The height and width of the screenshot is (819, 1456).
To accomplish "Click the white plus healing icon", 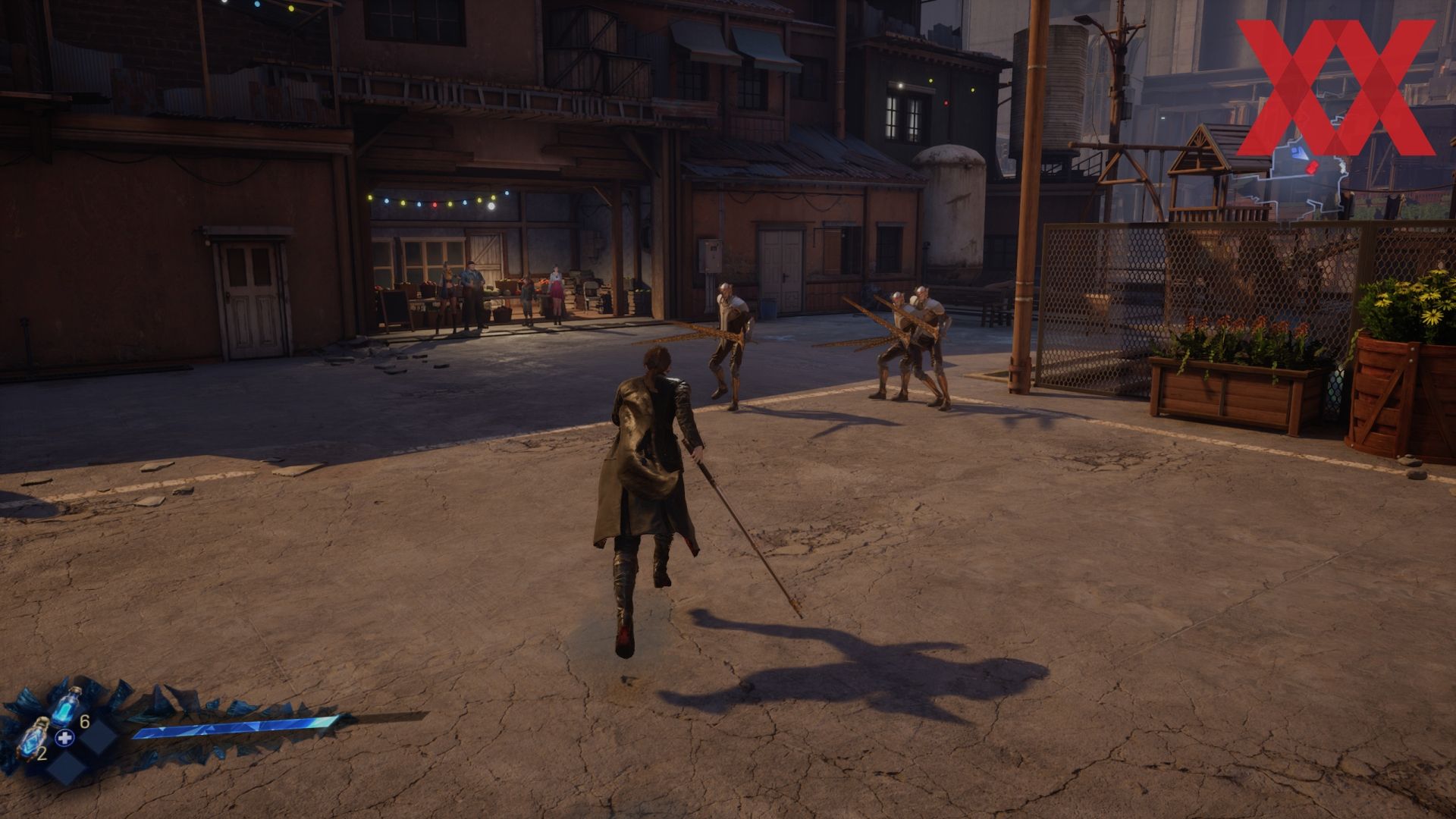I will (x=66, y=737).
